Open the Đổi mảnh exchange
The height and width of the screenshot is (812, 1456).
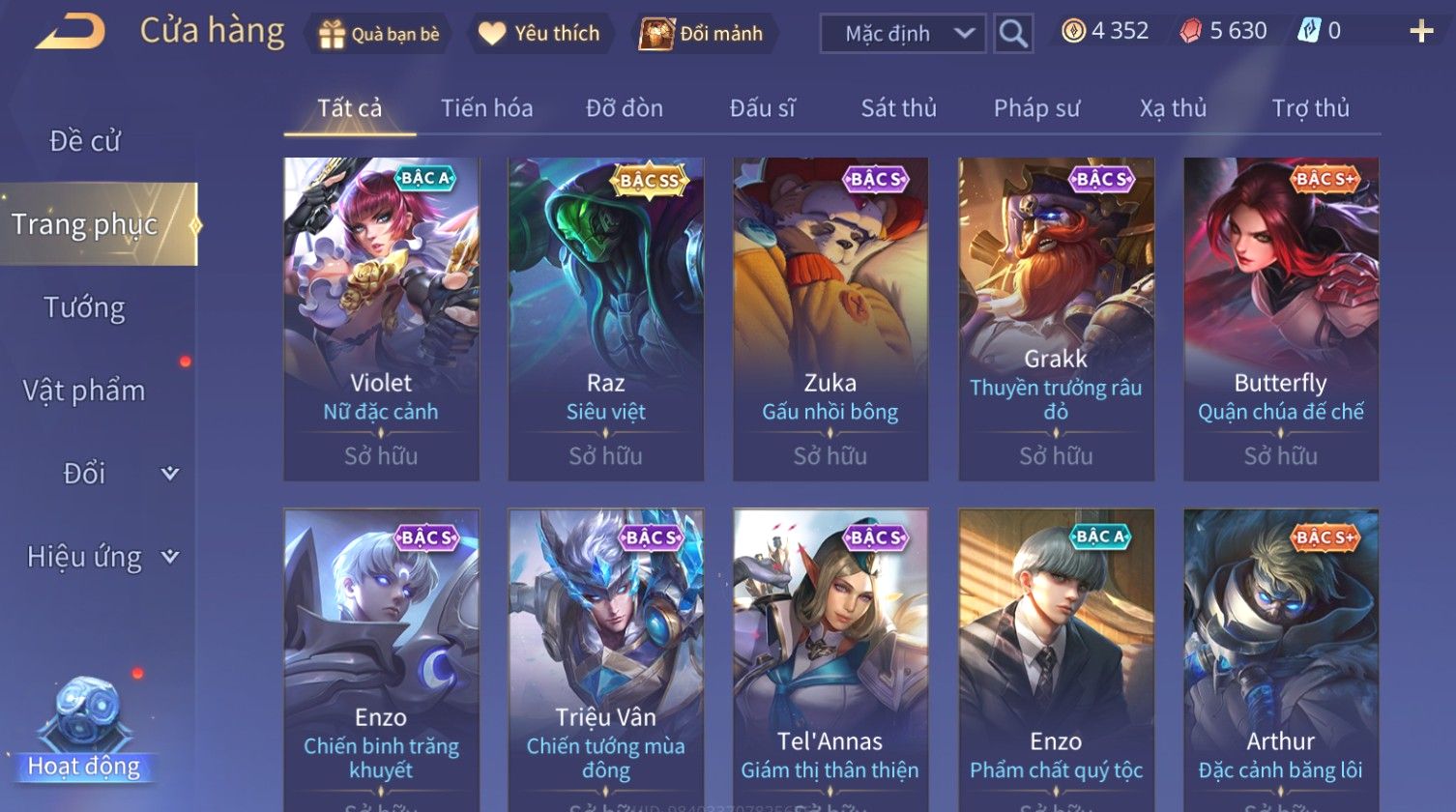702,34
